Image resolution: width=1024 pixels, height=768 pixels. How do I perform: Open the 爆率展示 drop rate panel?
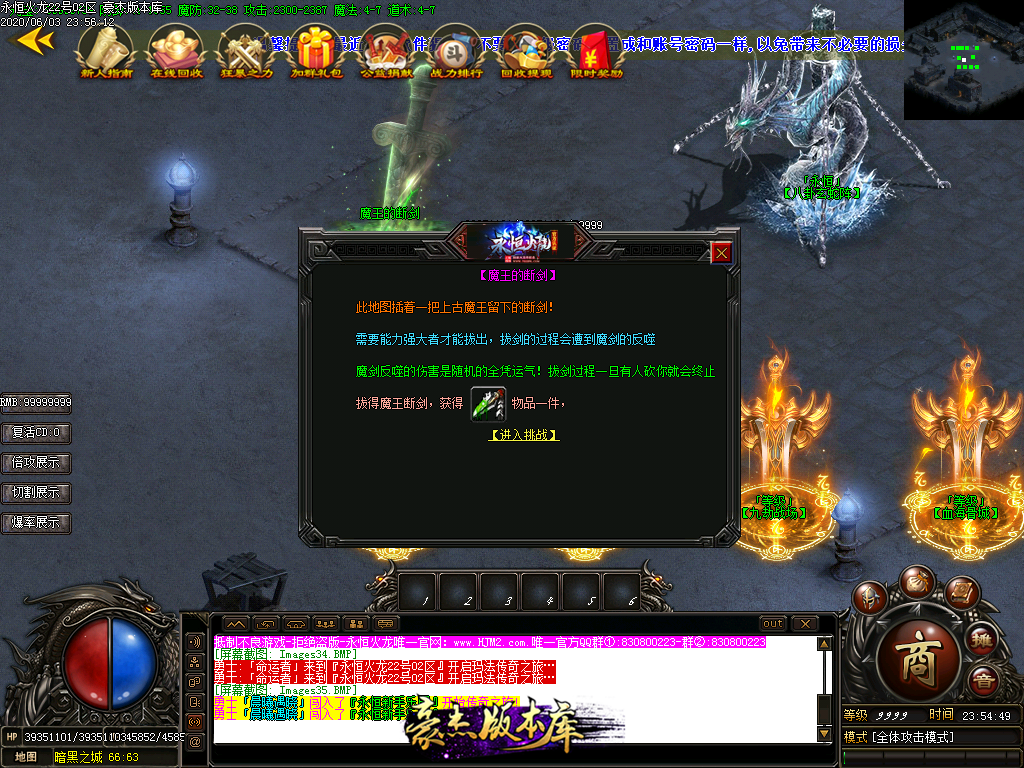click(36, 523)
